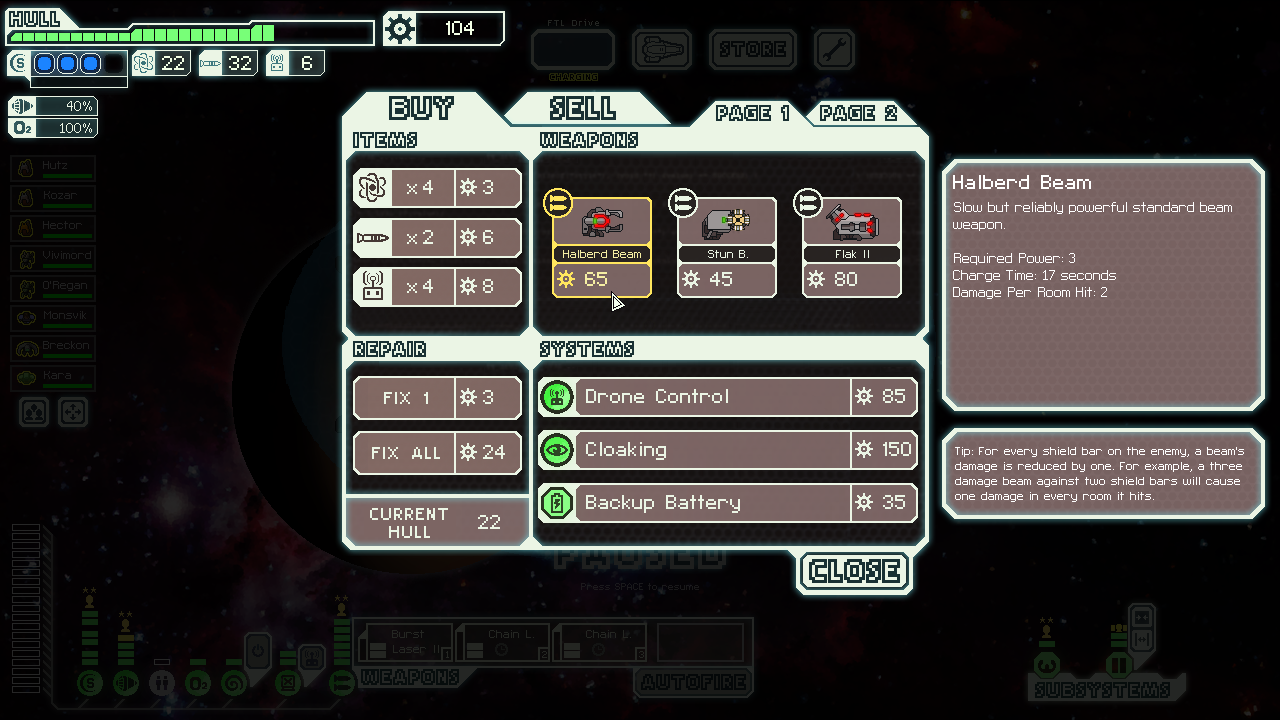Buy the Flak II weapon
1280x720 pixels.
[852, 248]
